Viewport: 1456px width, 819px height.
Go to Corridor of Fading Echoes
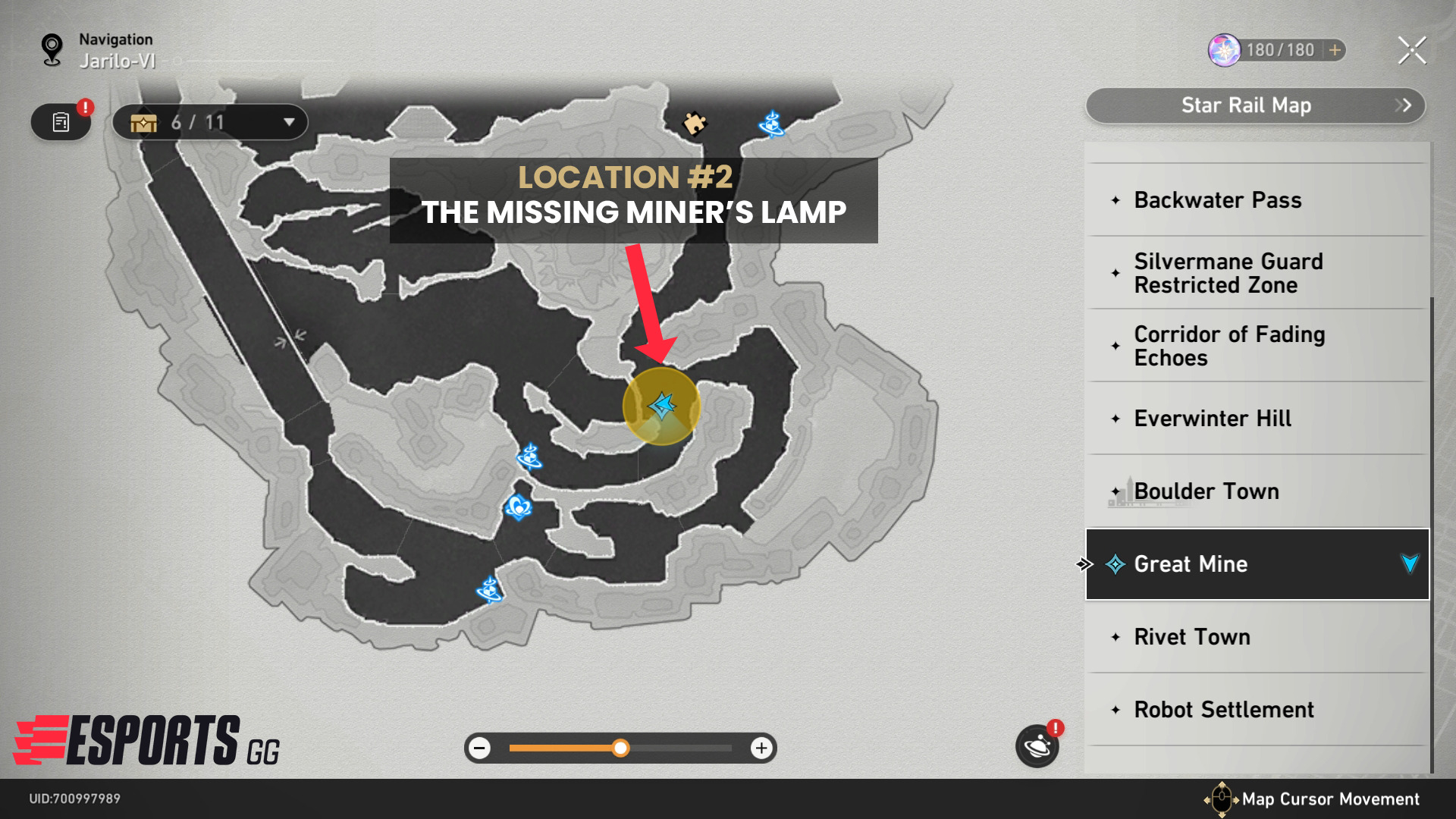tap(1229, 346)
